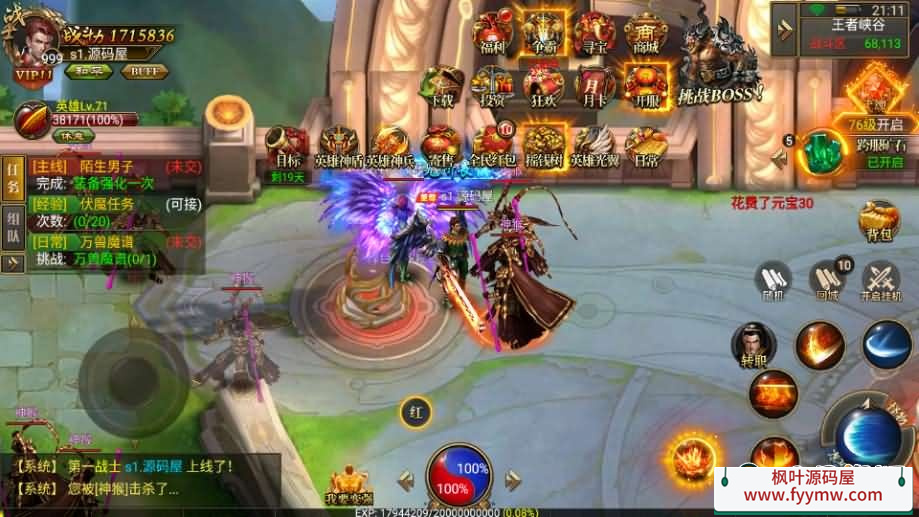The width and height of the screenshot is (919, 517).
Task: Click the BUFF button under player name
Action: click(144, 71)
